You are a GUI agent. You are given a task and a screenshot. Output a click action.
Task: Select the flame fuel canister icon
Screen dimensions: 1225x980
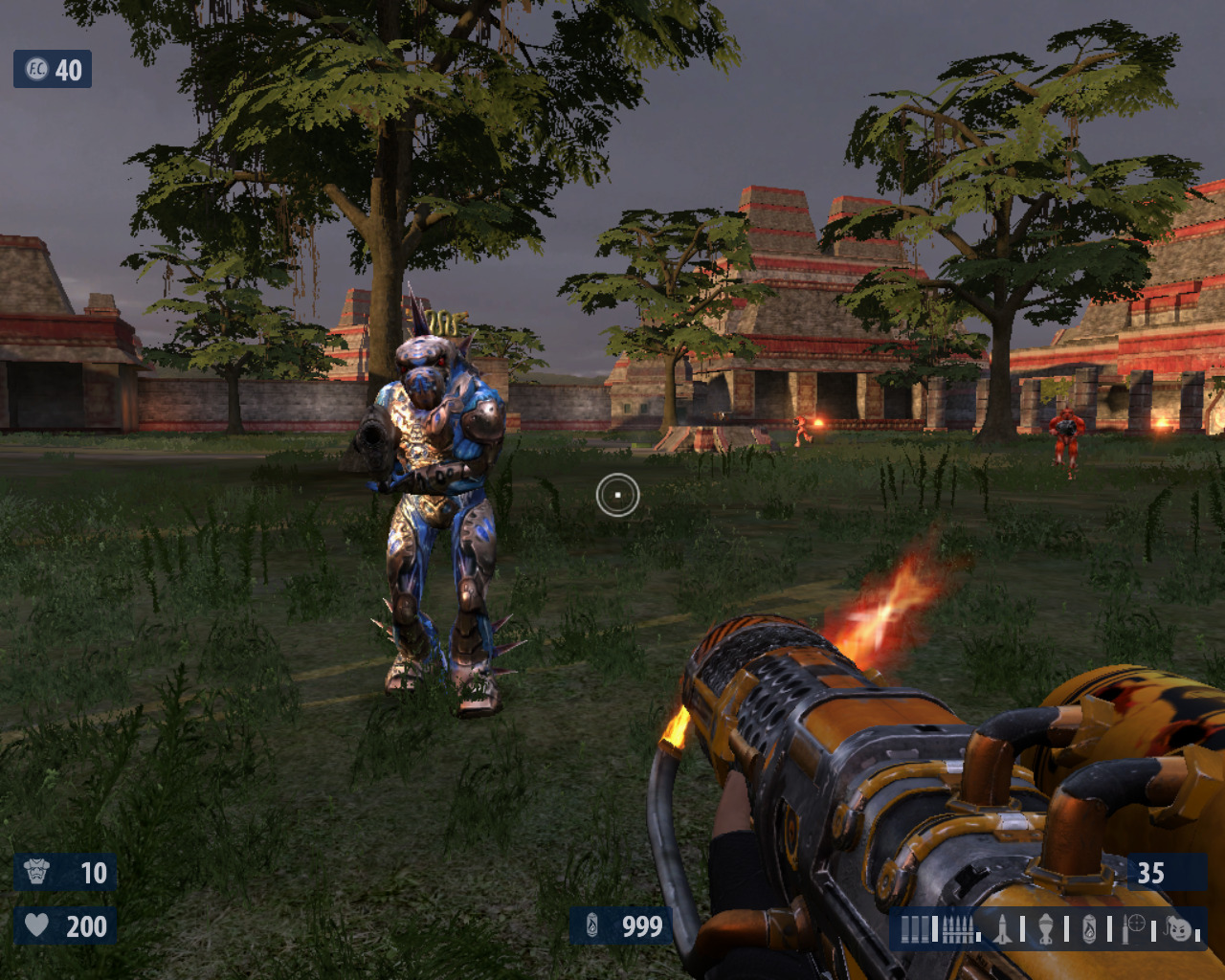(1089, 928)
